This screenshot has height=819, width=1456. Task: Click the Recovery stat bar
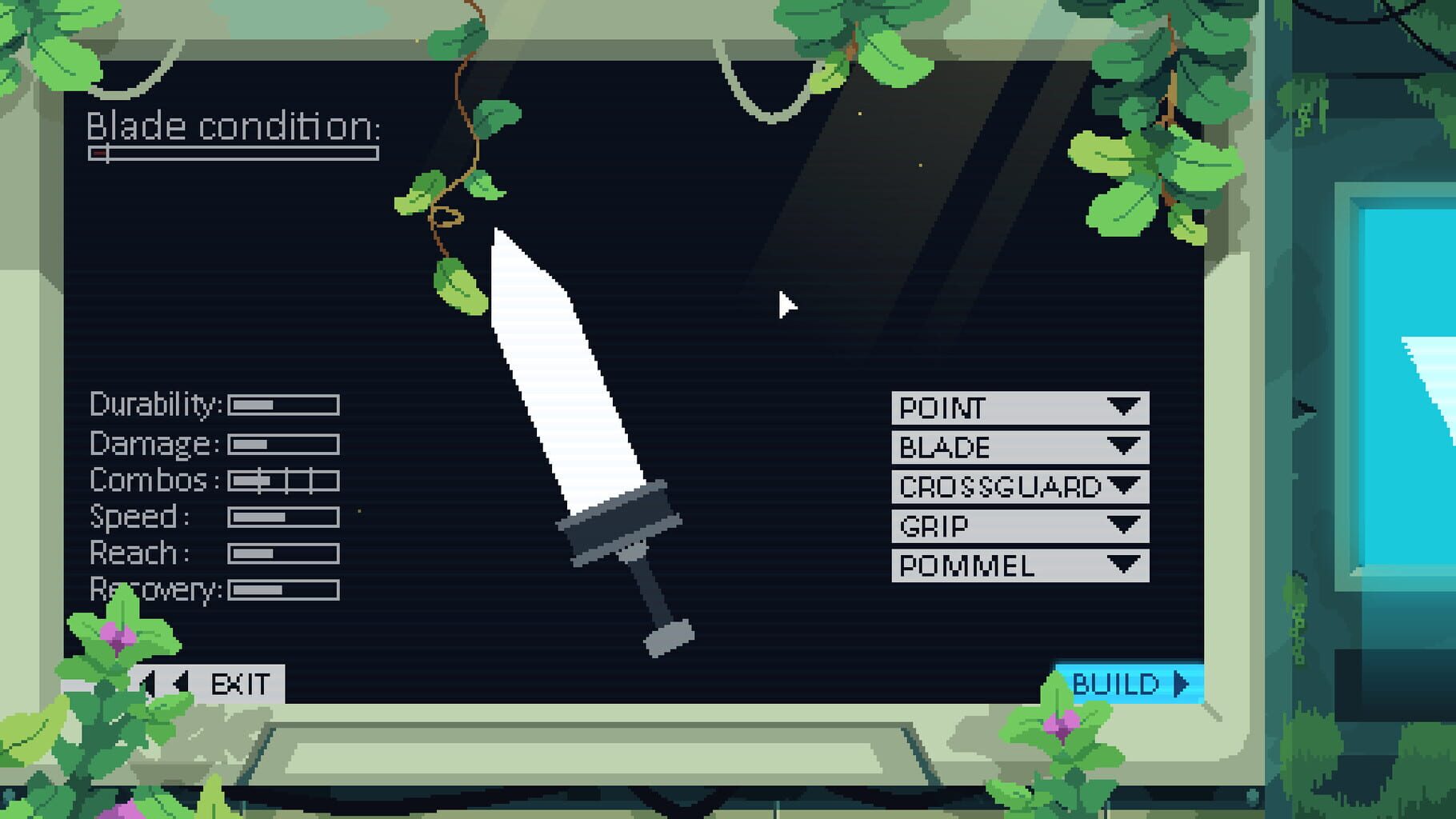click(x=282, y=590)
